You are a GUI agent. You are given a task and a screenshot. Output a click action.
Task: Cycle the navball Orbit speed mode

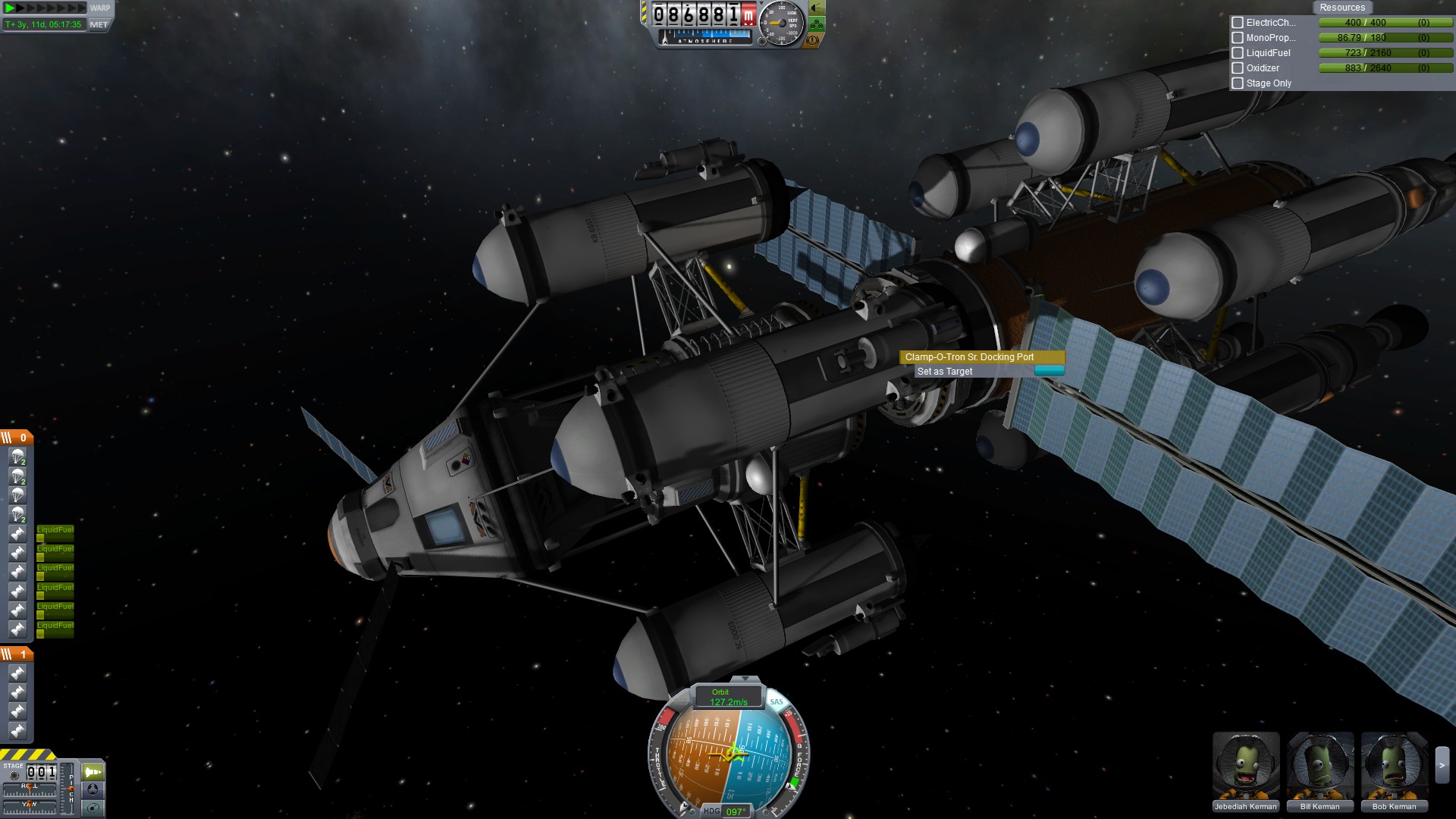728,697
